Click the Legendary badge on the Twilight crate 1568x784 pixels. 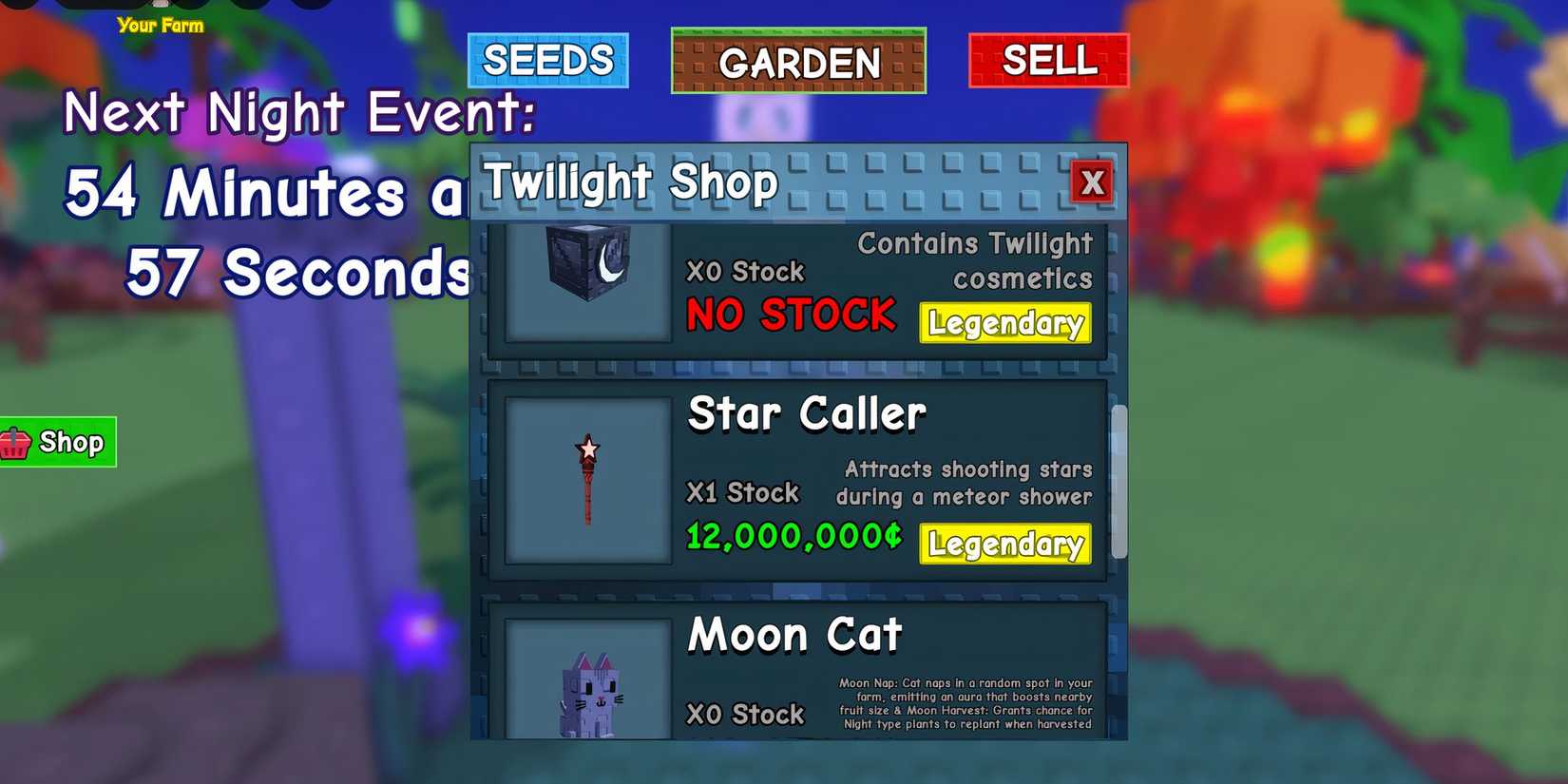pyautogui.click(x=1004, y=324)
